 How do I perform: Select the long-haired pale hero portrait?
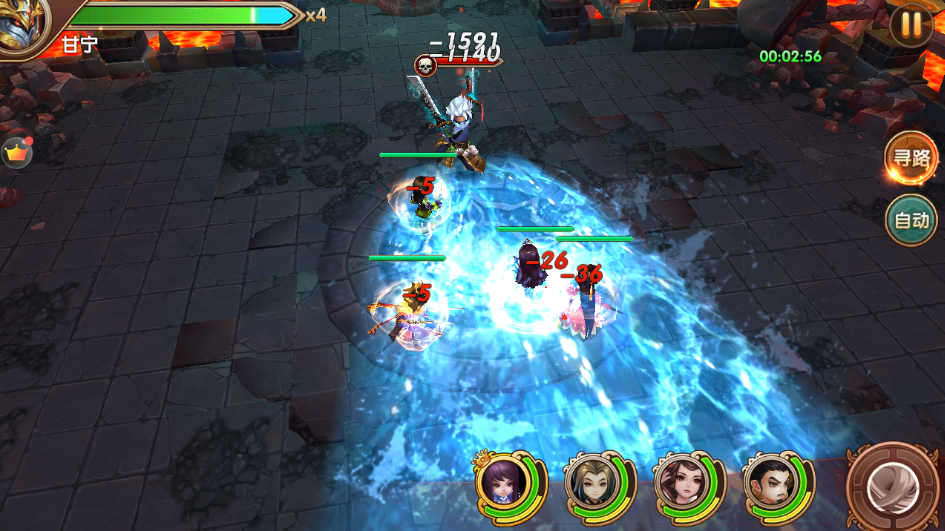click(x=590, y=484)
